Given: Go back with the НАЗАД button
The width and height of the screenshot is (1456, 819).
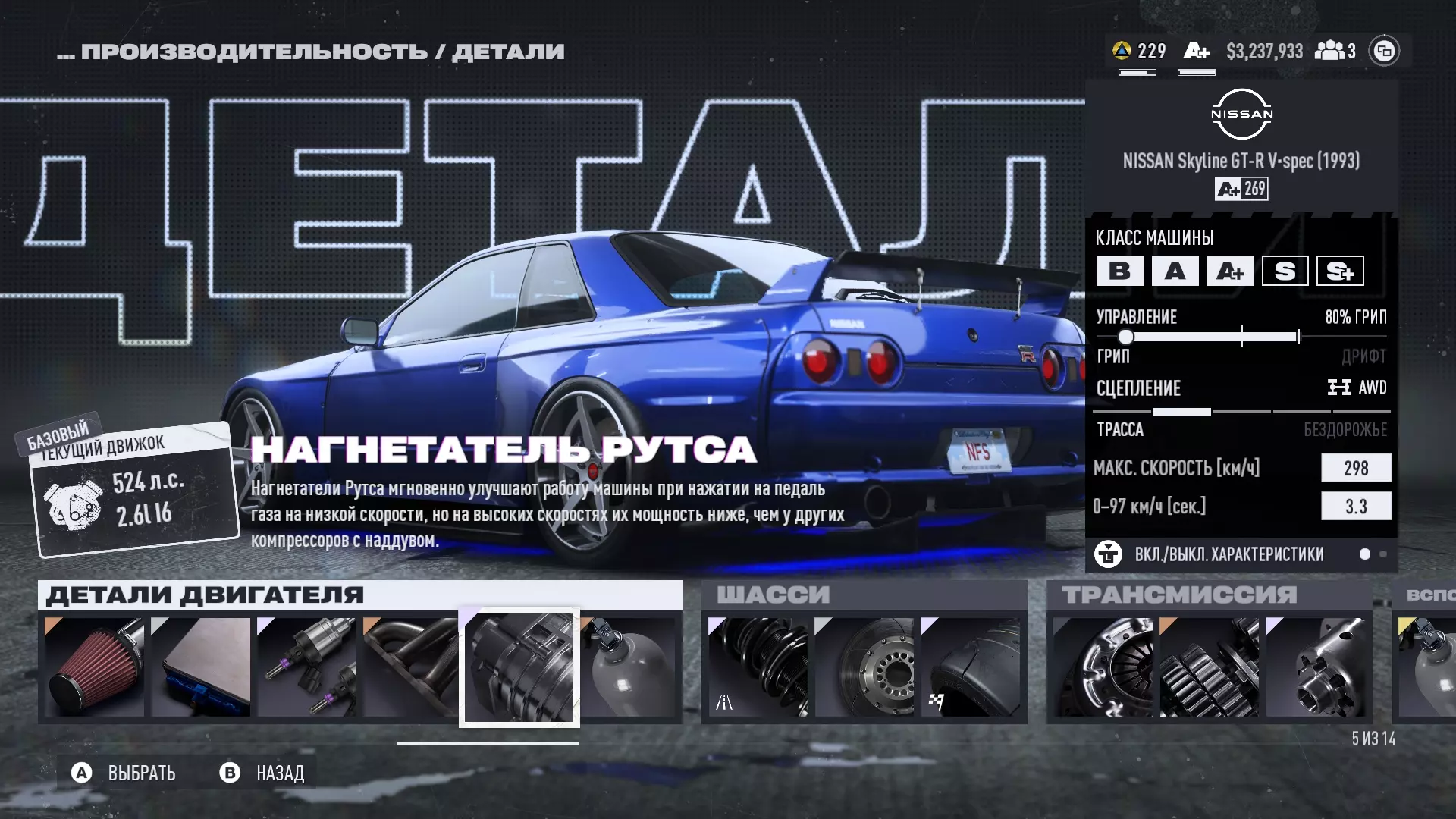Looking at the screenshot, I should tap(263, 773).
